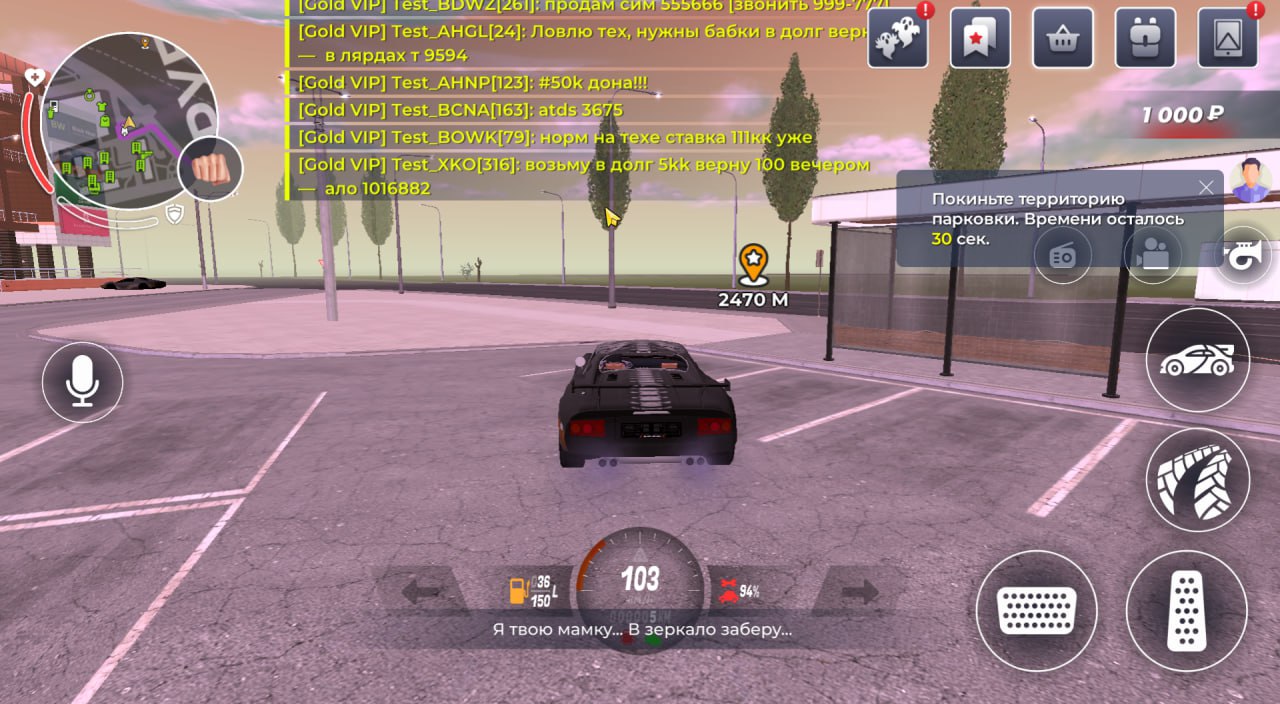Close the parking territory notification
The image size is (1280, 704).
coord(1206,187)
